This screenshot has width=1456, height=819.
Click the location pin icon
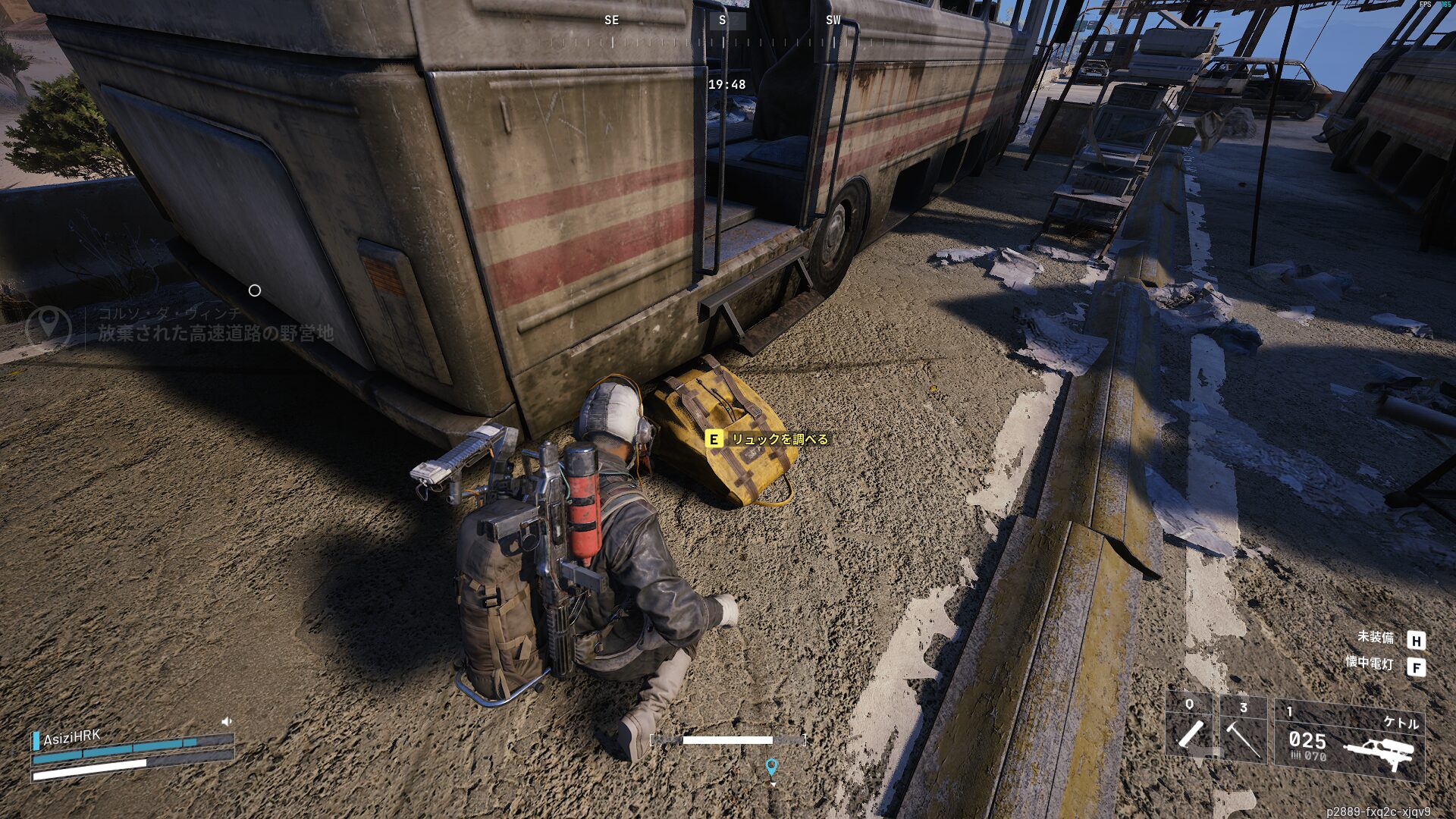pos(49,325)
